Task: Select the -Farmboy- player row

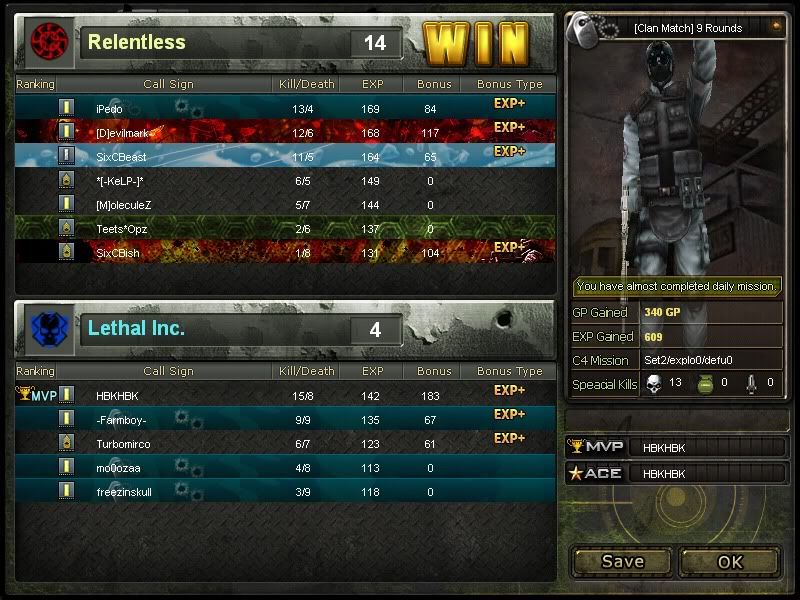Action: coord(285,419)
